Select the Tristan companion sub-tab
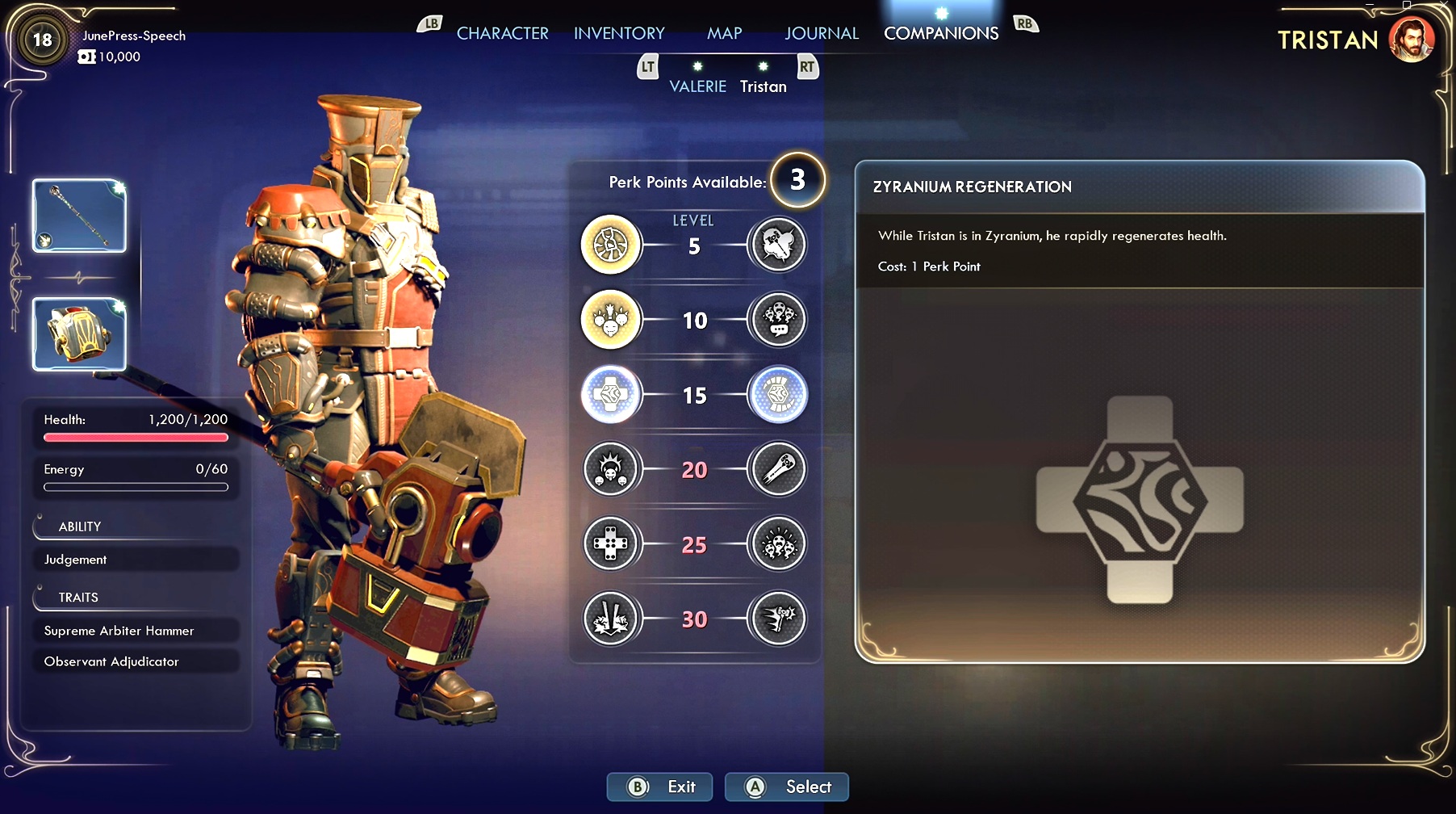Image resolution: width=1456 pixels, height=814 pixels. [763, 86]
